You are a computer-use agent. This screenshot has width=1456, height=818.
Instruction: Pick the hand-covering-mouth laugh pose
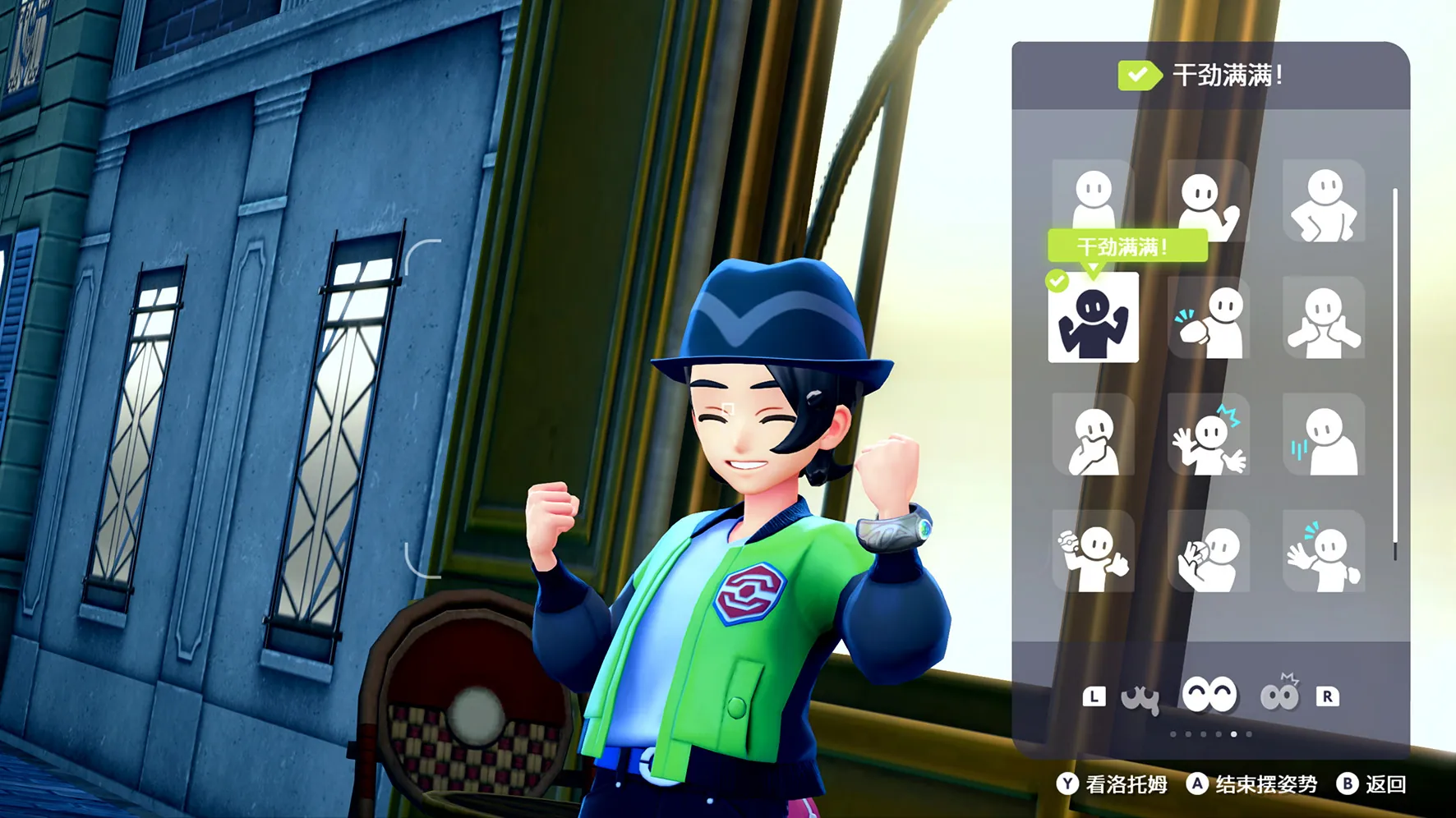pos(1208,551)
